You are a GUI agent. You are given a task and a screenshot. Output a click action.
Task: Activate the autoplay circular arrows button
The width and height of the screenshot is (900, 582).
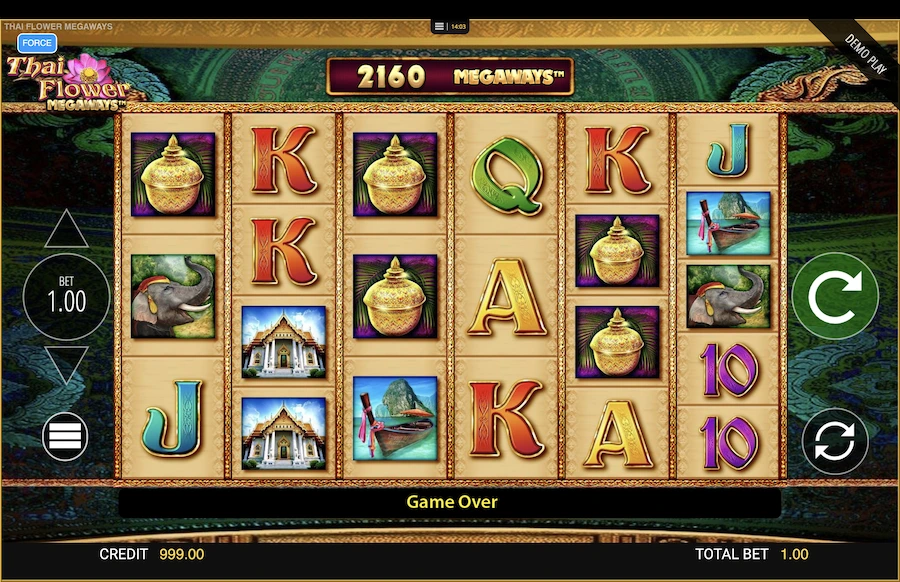(x=835, y=441)
